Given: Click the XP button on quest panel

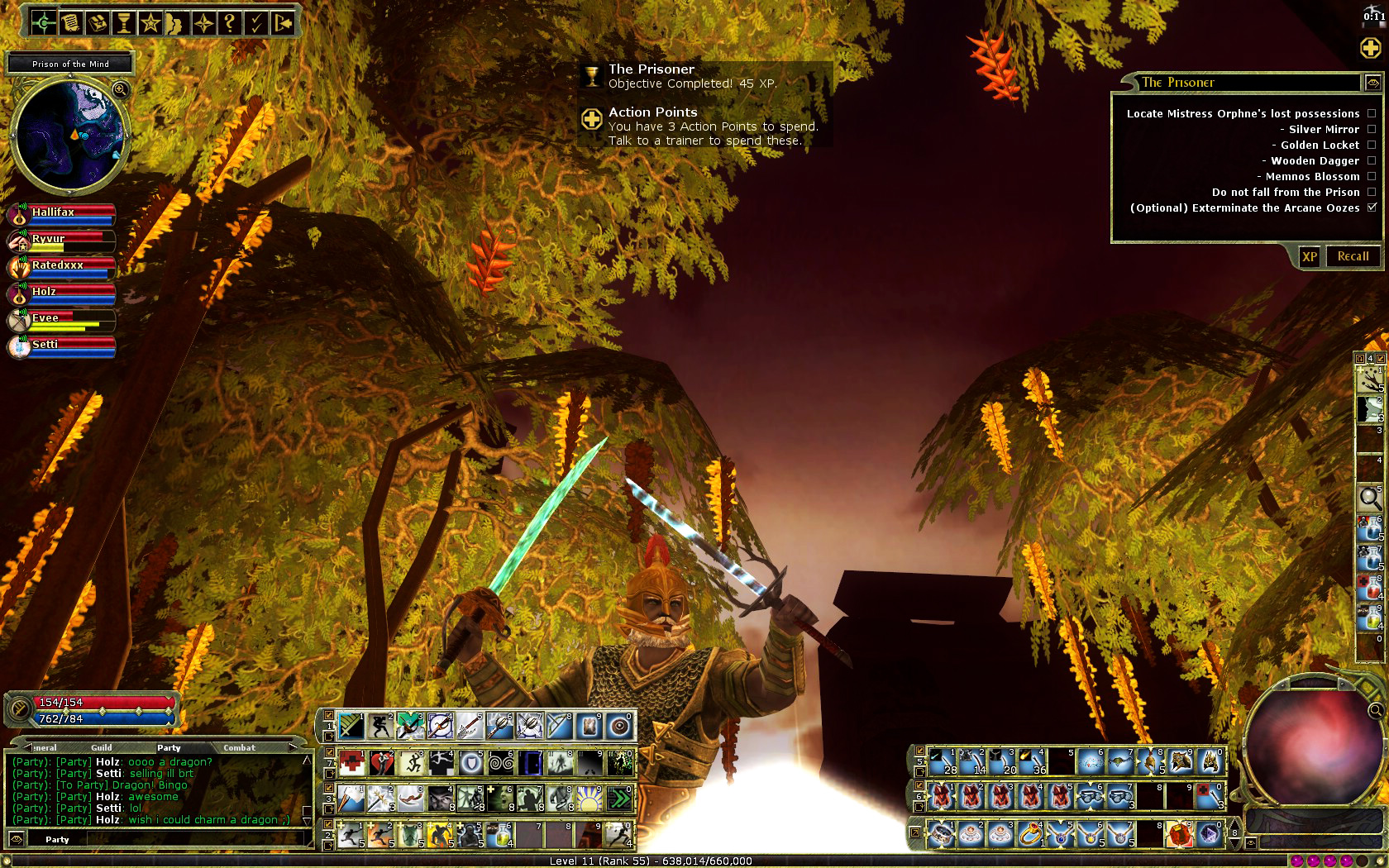Looking at the screenshot, I should click(x=1310, y=256).
